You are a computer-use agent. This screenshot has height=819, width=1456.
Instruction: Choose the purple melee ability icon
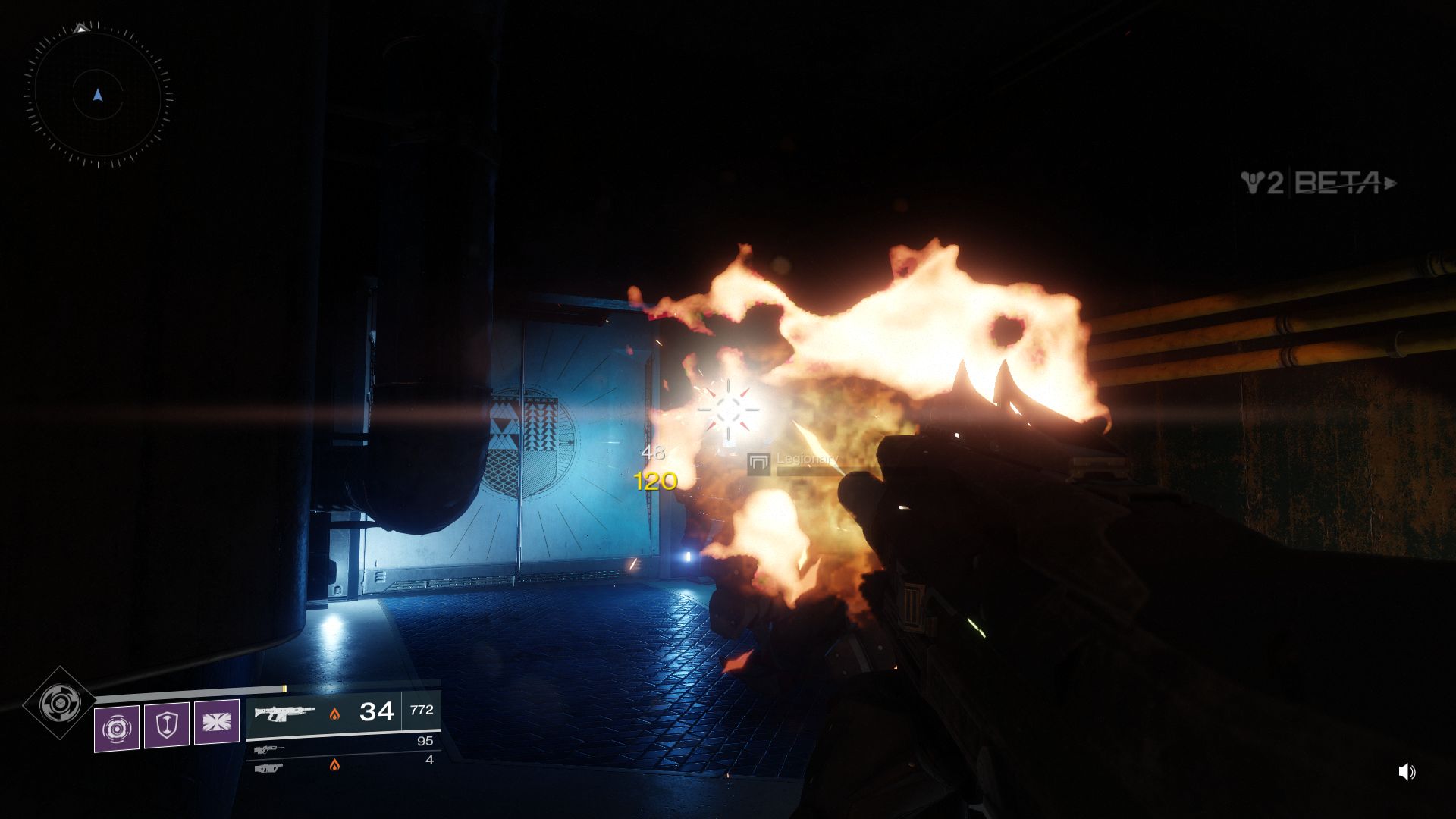[x=217, y=721]
